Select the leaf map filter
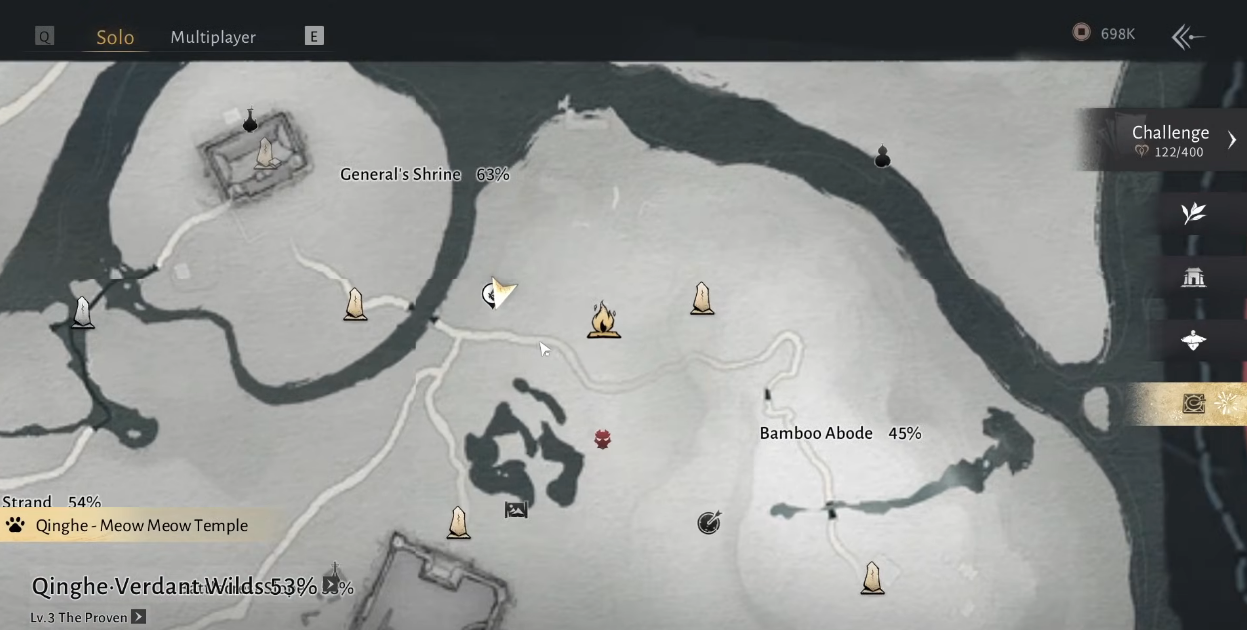The width and height of the screenshot is (1247, 630). tap(1193, 213)
